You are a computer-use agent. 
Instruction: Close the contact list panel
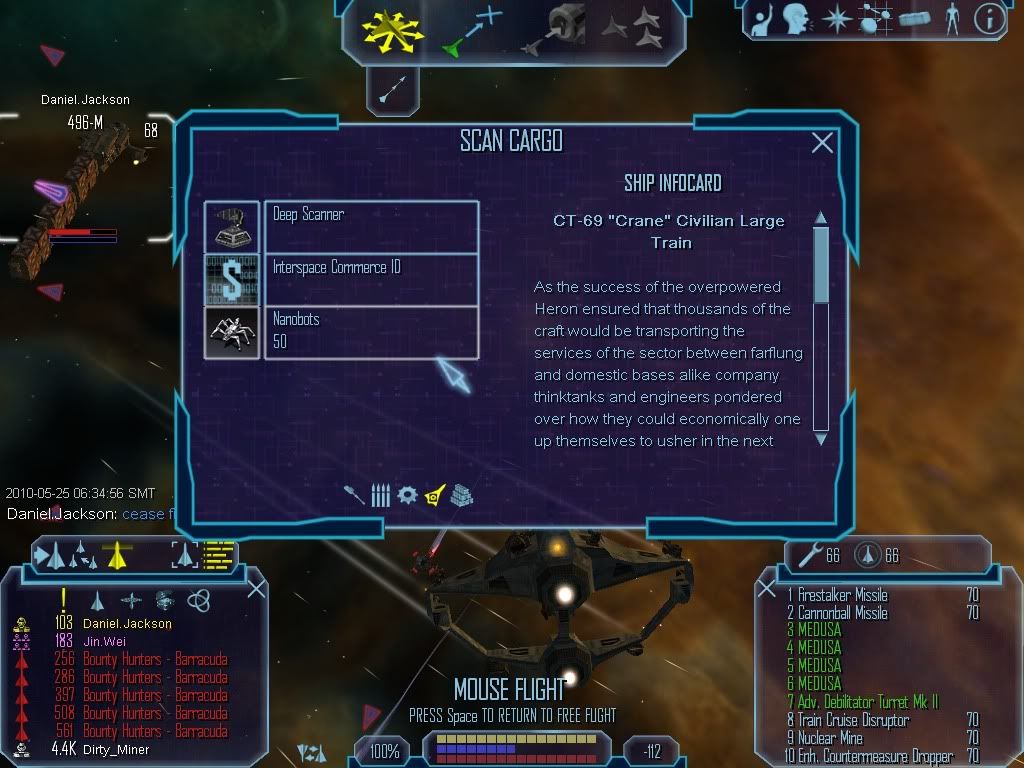(256, 588)
